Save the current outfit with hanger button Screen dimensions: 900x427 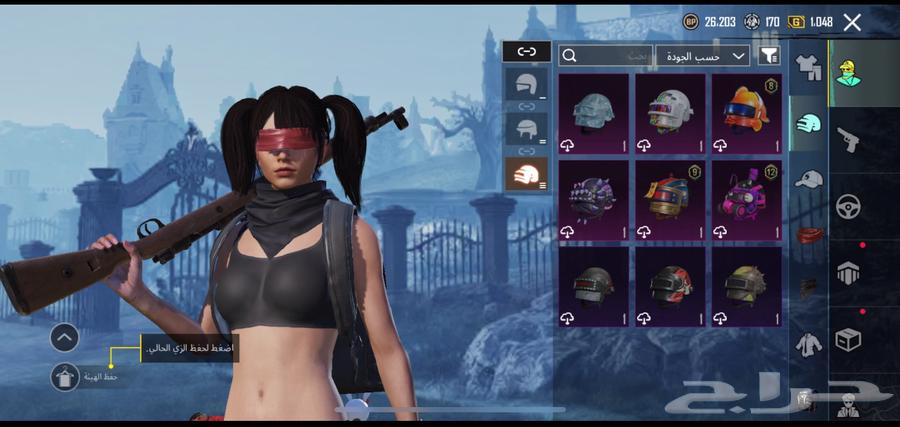(x=64, y=377)
